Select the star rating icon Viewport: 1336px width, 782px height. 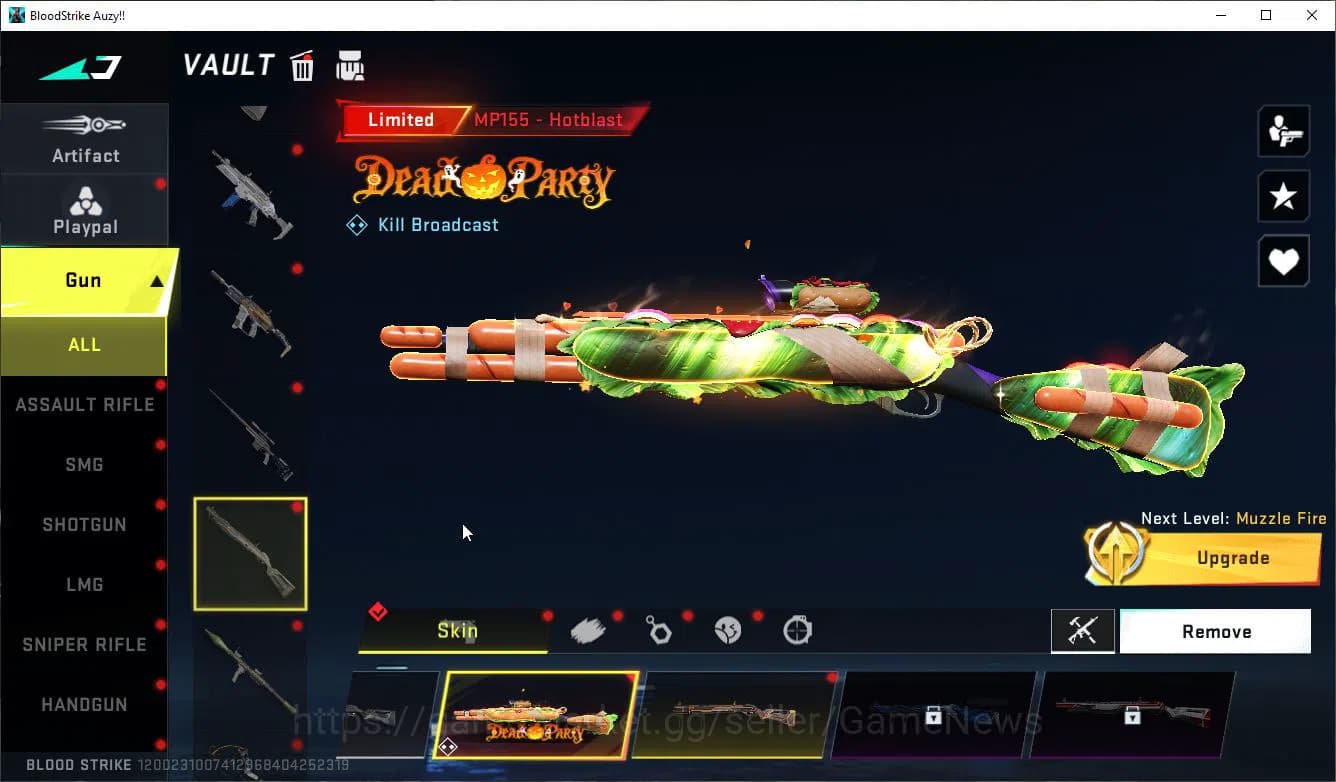[1283, 196]
